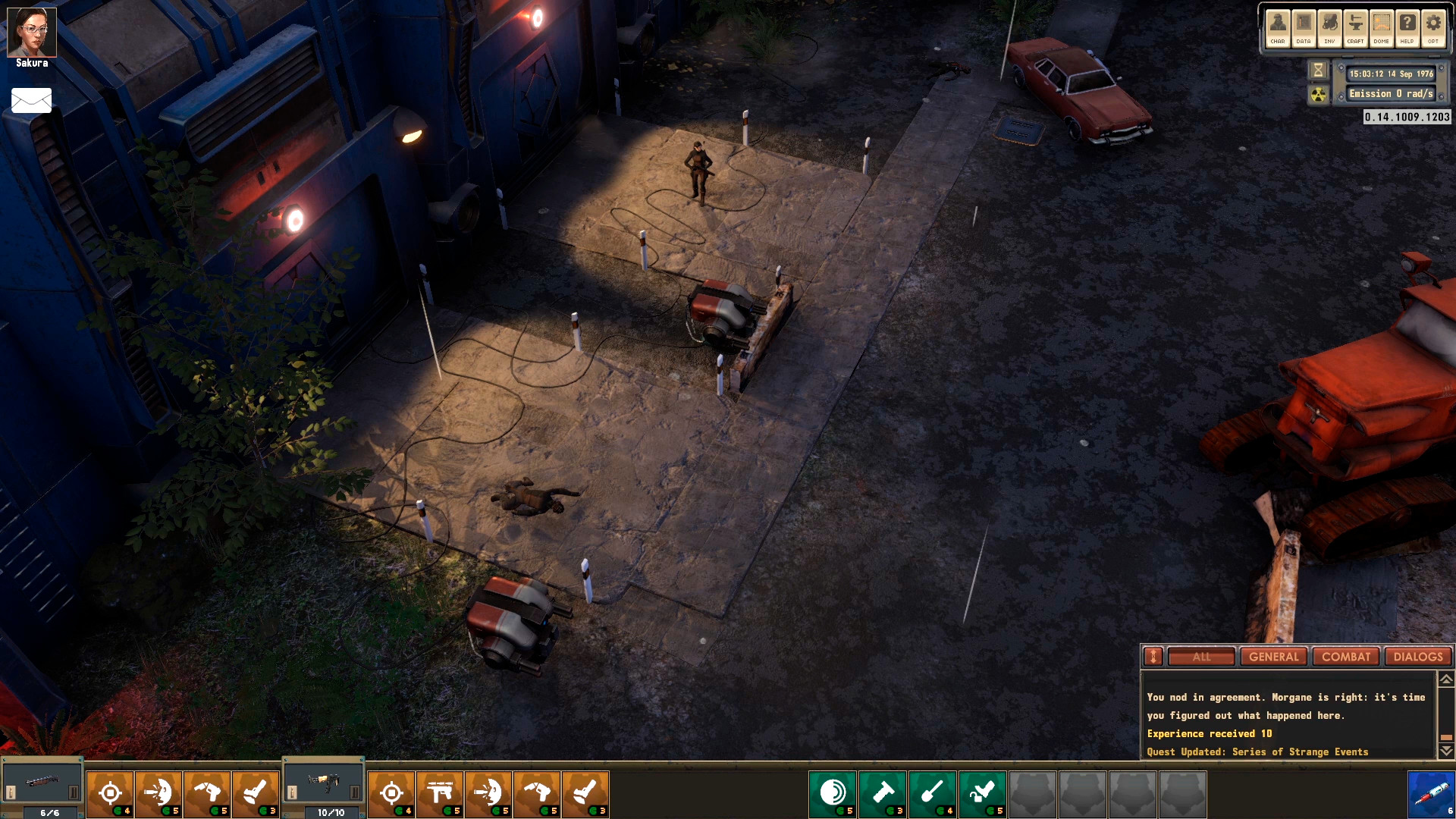Open the INV inventory backpack
Image resolution: width=1456 pixels, height=819 pixels.
pyautogui.click(x=1329, y=28)
